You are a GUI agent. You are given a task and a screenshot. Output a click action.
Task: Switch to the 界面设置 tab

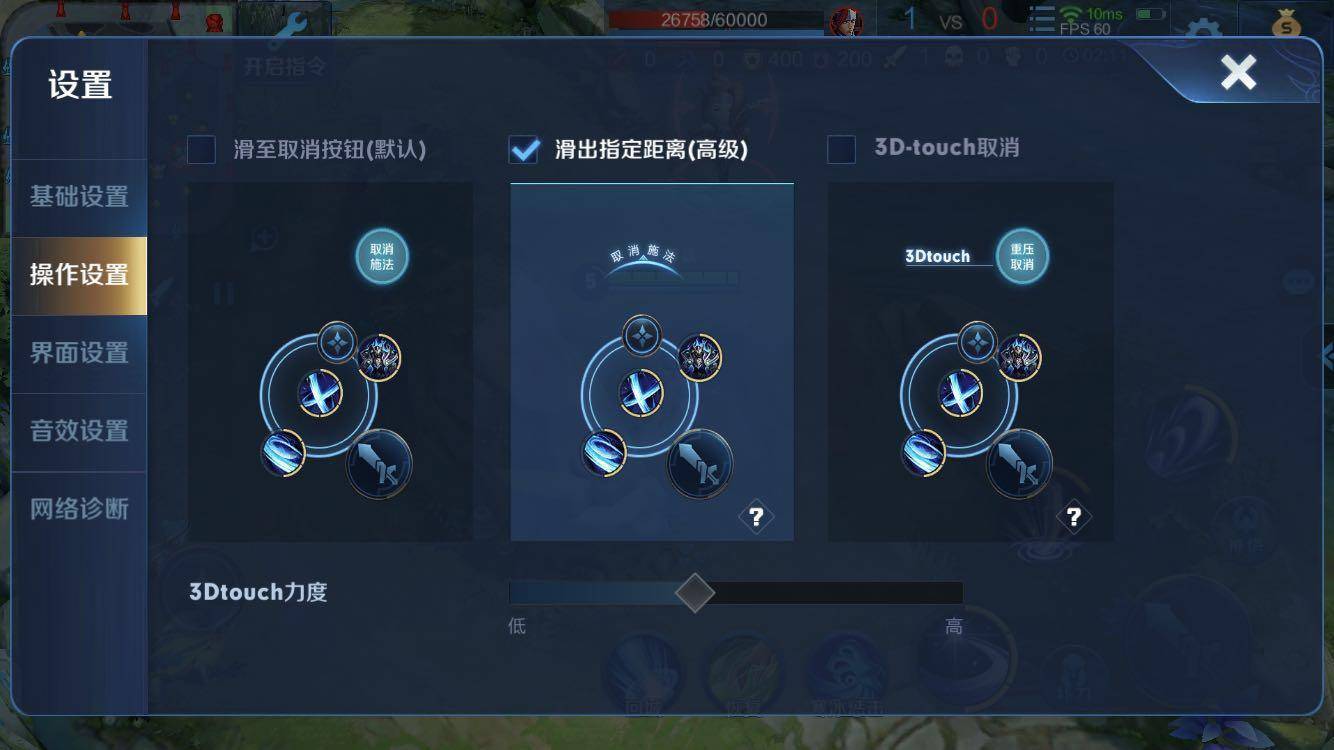point(79,353)
